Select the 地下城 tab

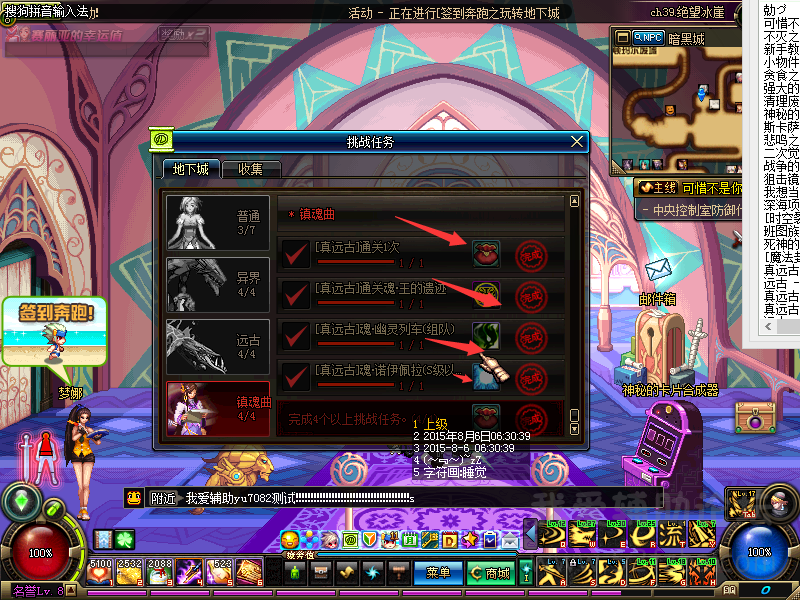click(190, 169)
